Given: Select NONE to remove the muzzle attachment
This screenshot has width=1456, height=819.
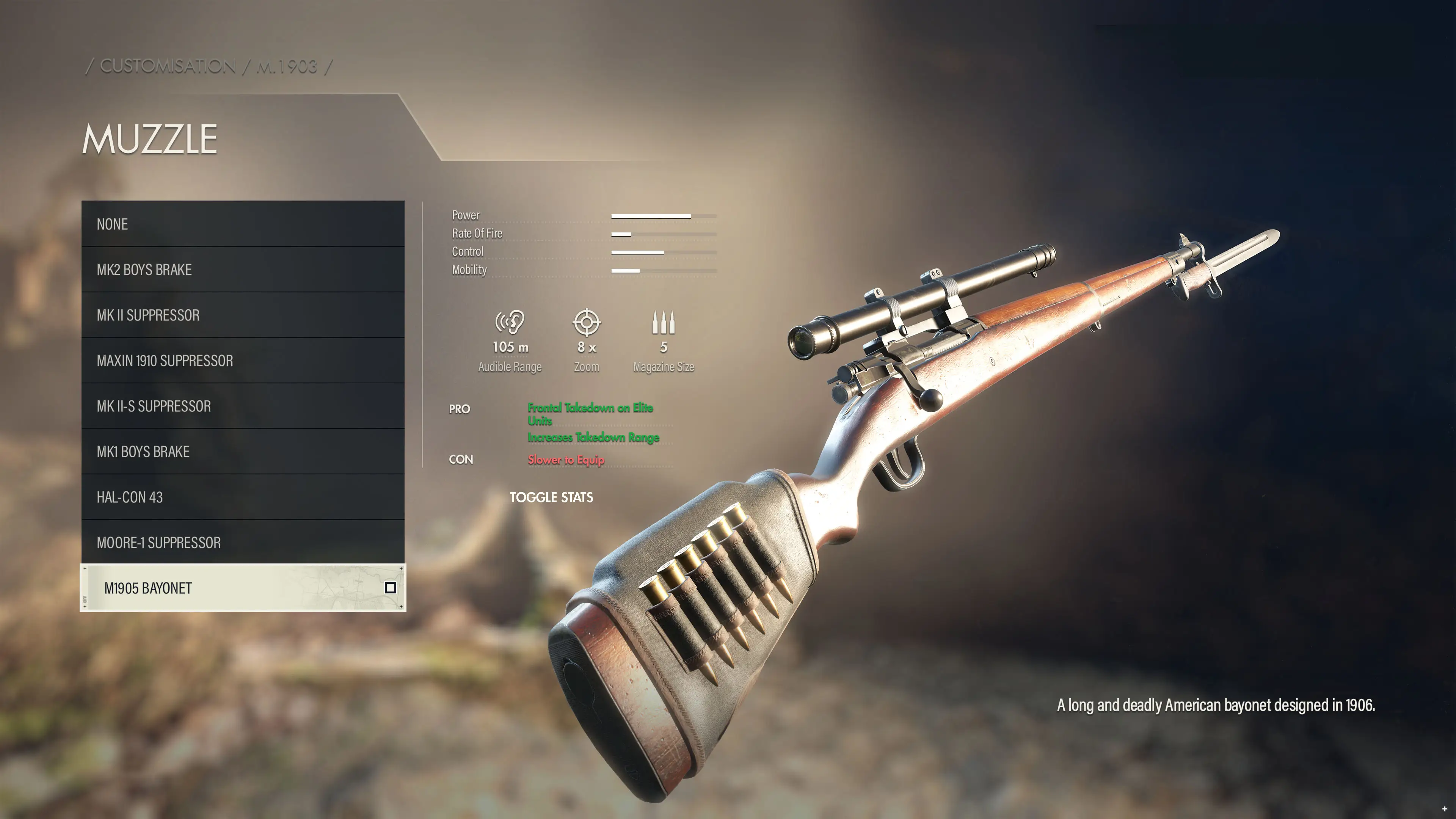Looking at the screenshot, I should pyautogui.click(x=243, y=224).
